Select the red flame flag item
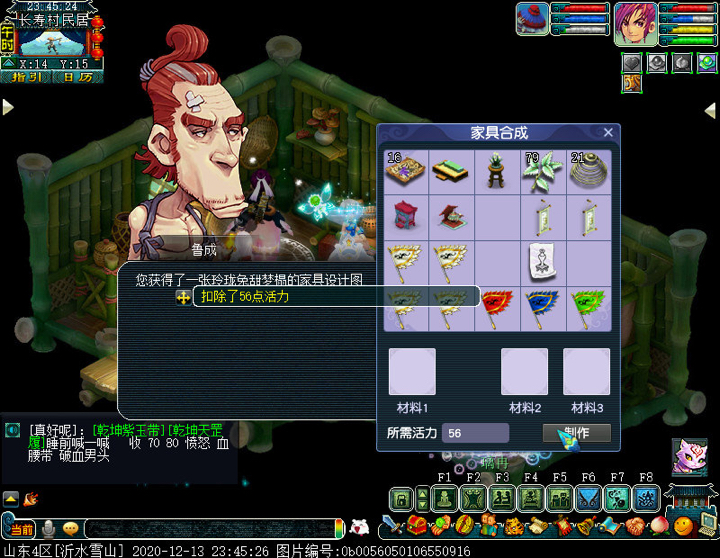Screen dimensions: 720x558 tap(497, 309)
